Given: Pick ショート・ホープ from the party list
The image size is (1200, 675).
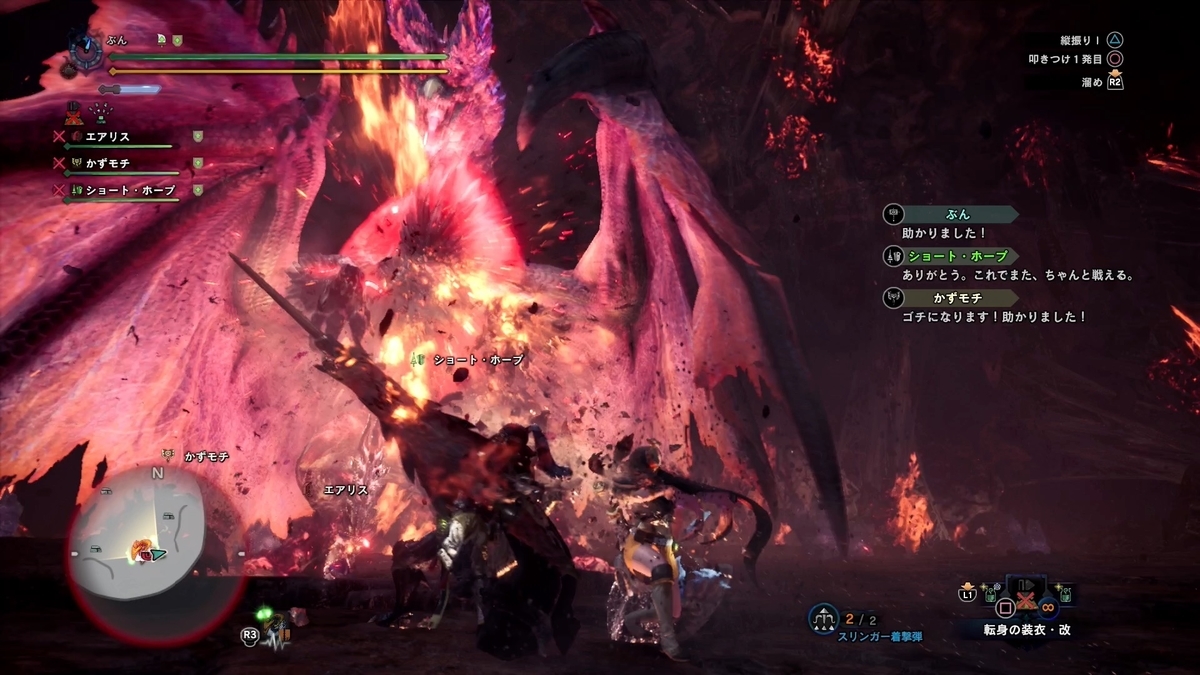Looking at the screenshot, I should (130, 190).
